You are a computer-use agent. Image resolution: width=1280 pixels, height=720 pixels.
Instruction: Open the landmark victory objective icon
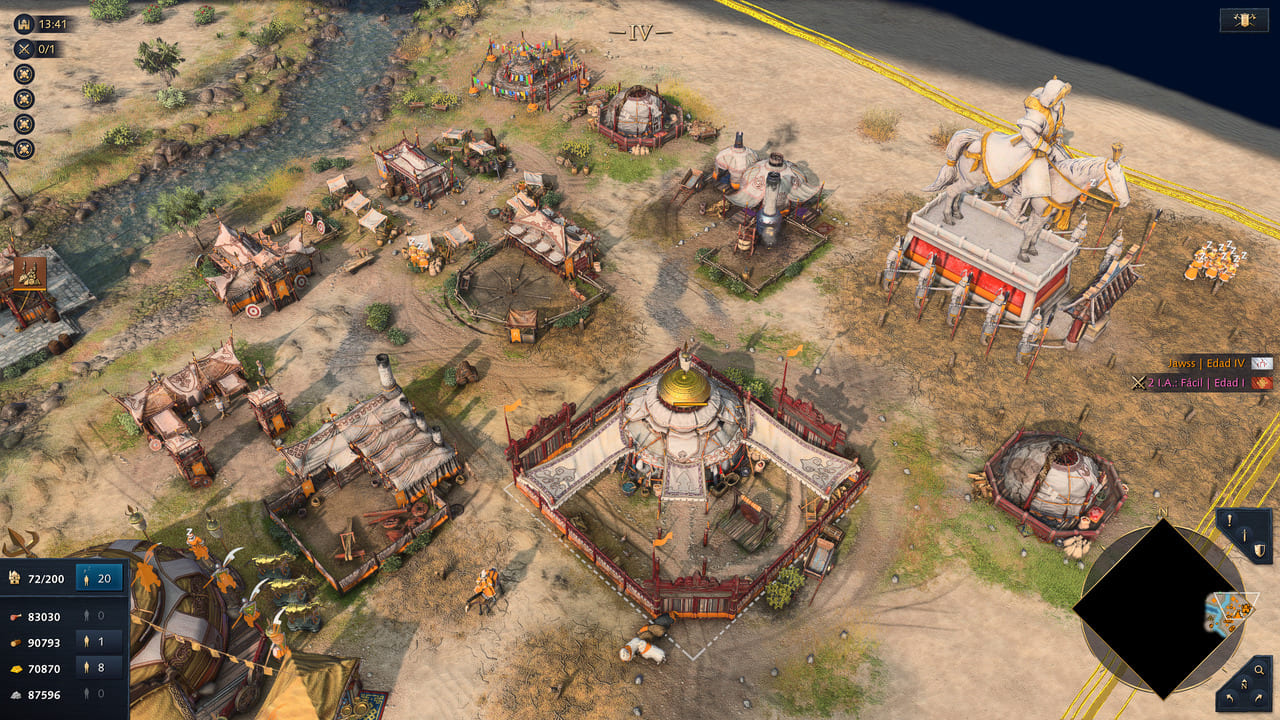(x=24, y=23)
